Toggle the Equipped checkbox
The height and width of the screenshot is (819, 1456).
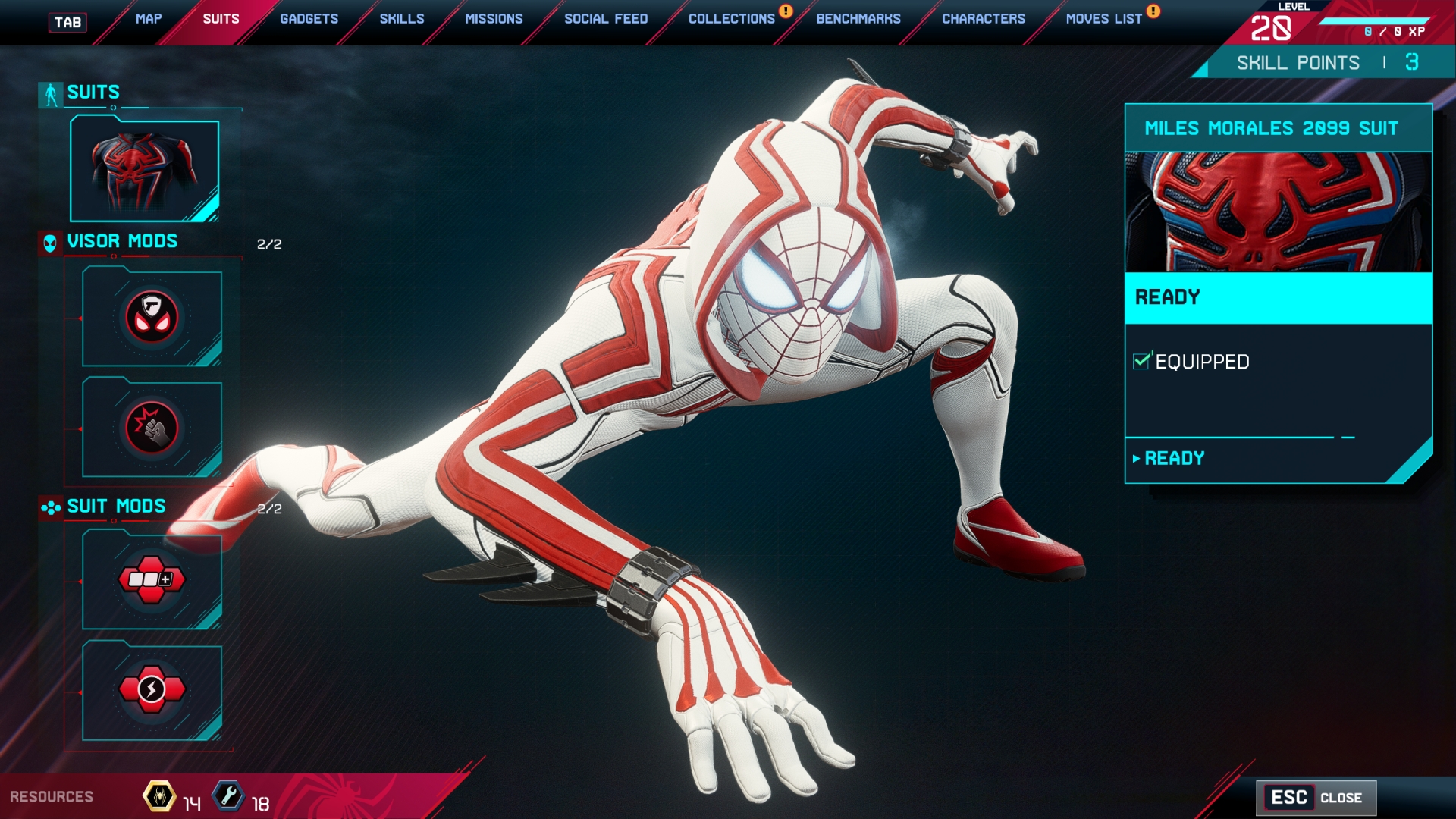click(x=1141, y=362)
